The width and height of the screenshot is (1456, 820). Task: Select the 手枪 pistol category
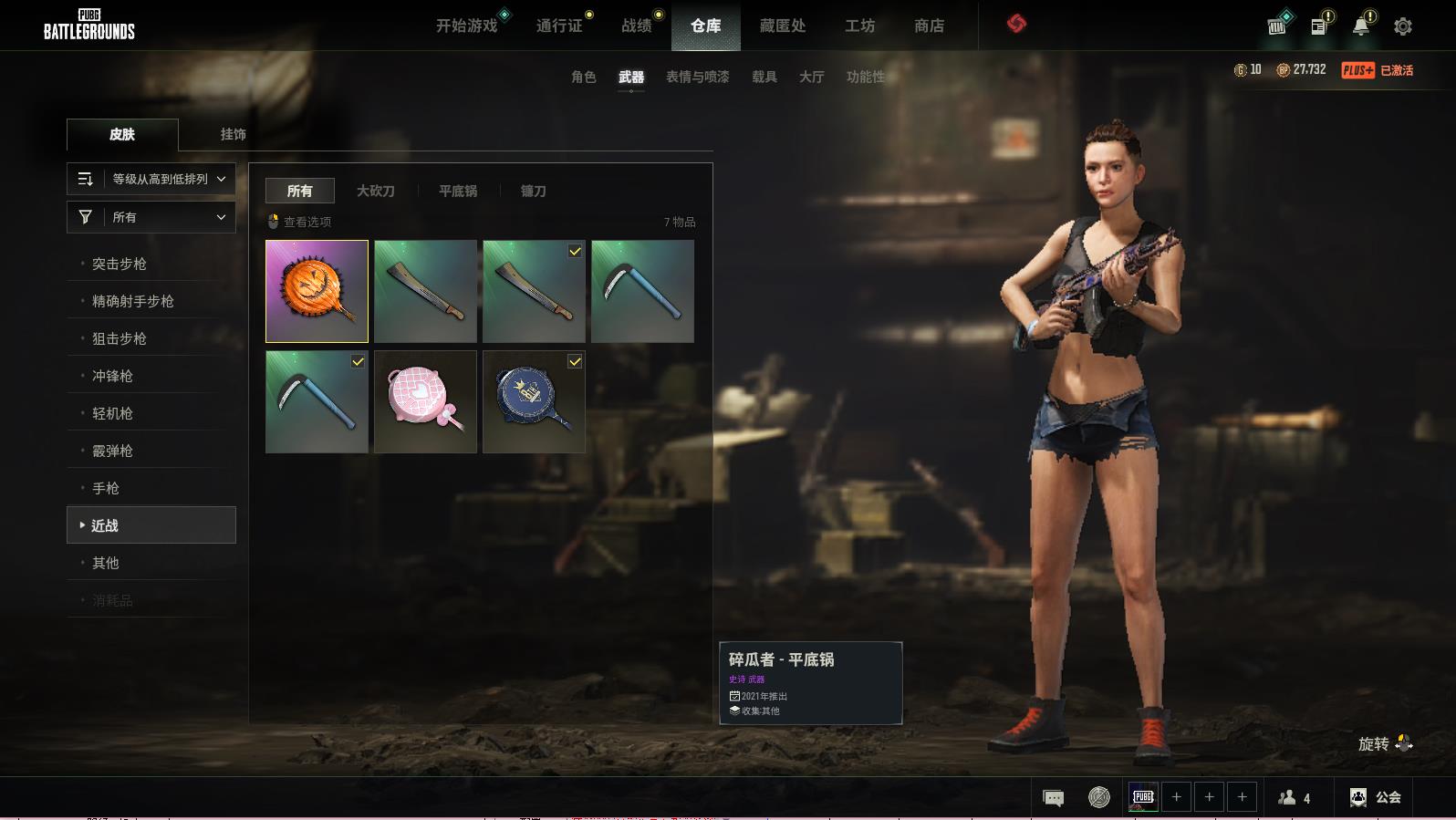(x=106, y=488)
